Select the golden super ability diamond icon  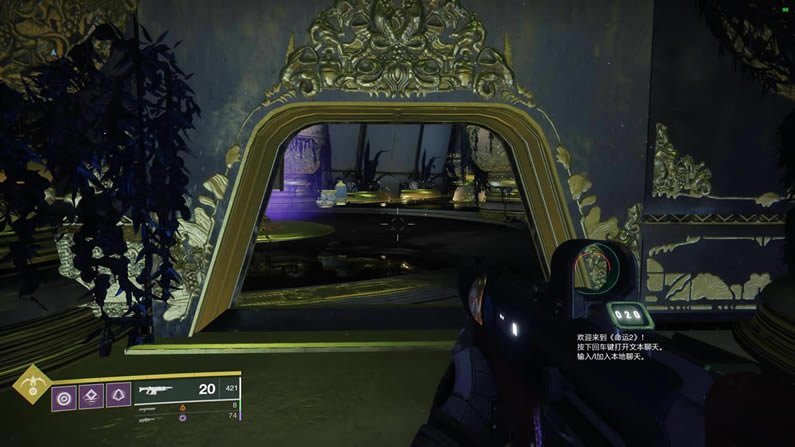coord(29,382)
